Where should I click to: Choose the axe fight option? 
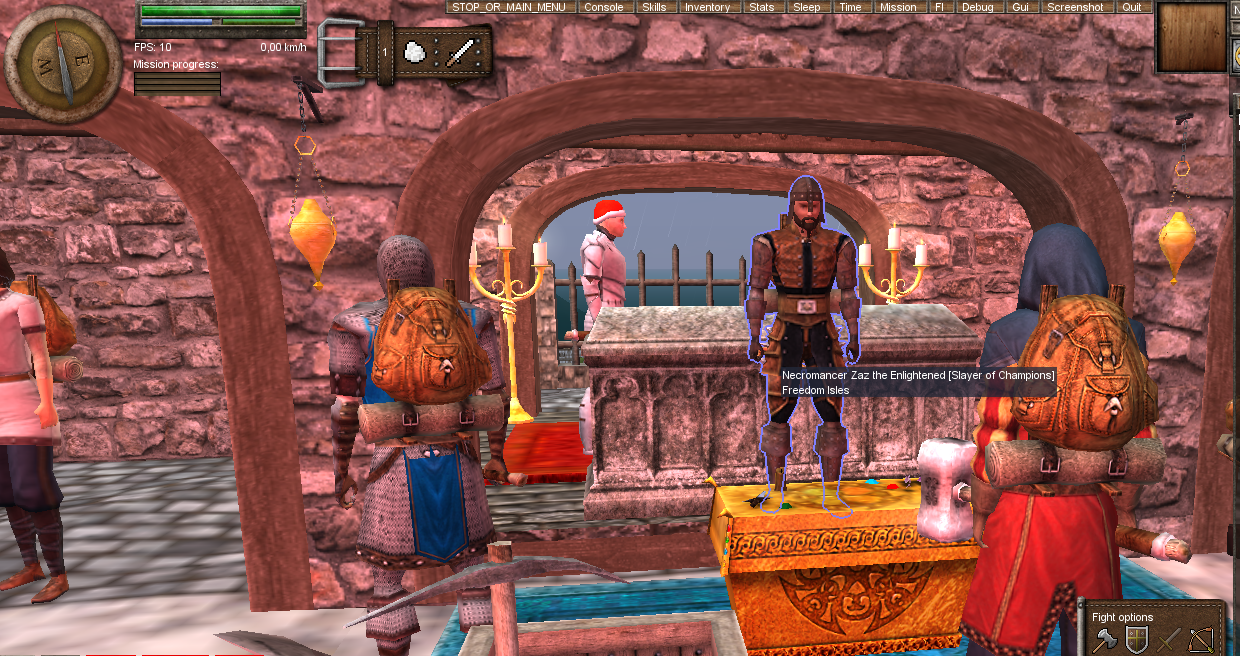(x=1105, y=638)
